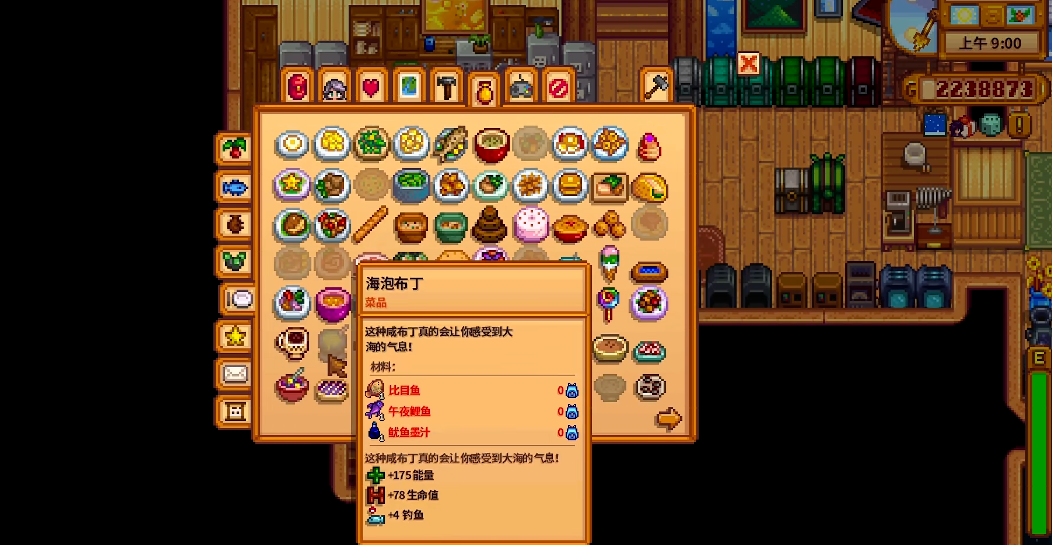Choose the shipped items side tab
Image resolution: width=1052 pixels, height=545 pixels.
tap(235, 149)
